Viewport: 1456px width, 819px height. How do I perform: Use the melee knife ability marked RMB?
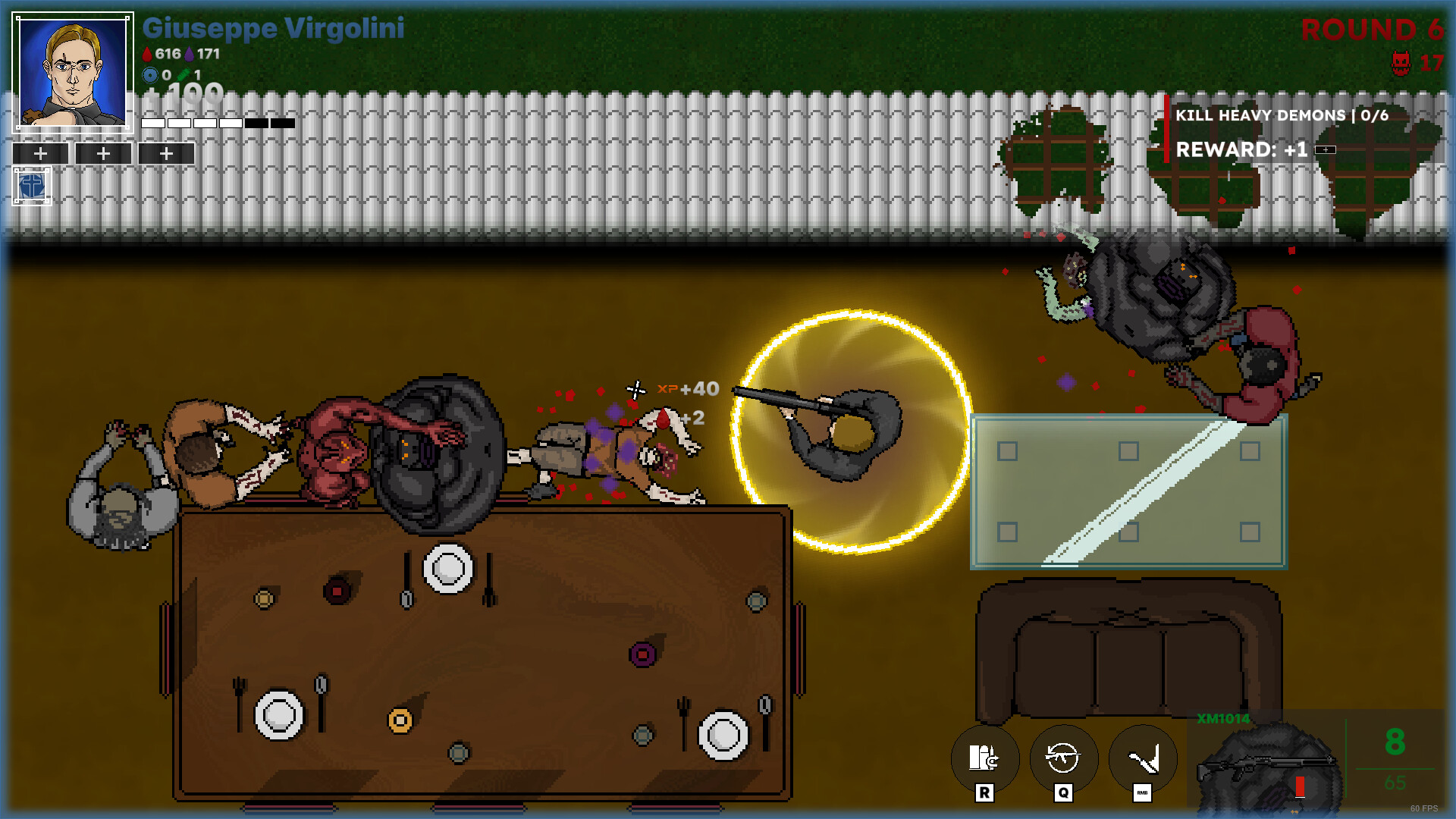pyautogui.click(x=1141, y=758)
